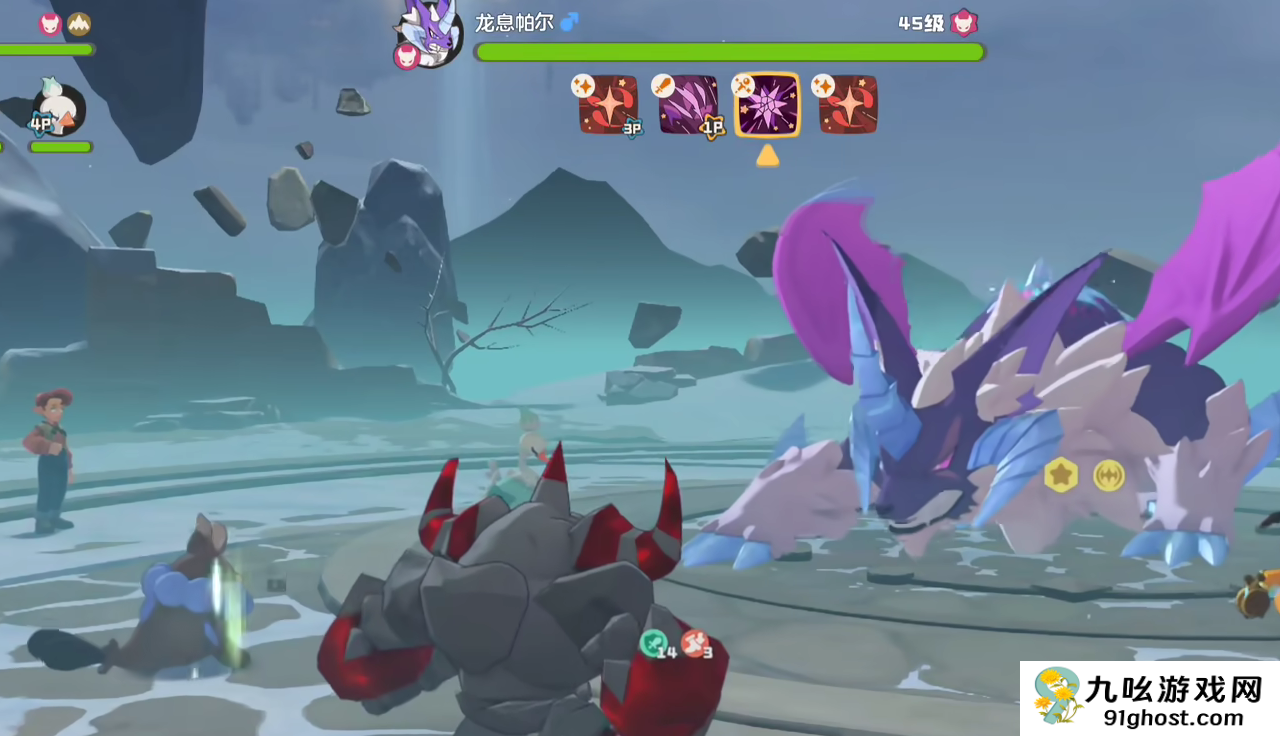Check the red debuff icon showing 3
The width and height of the screenshot is (1280, 736).
pos(695,643)
